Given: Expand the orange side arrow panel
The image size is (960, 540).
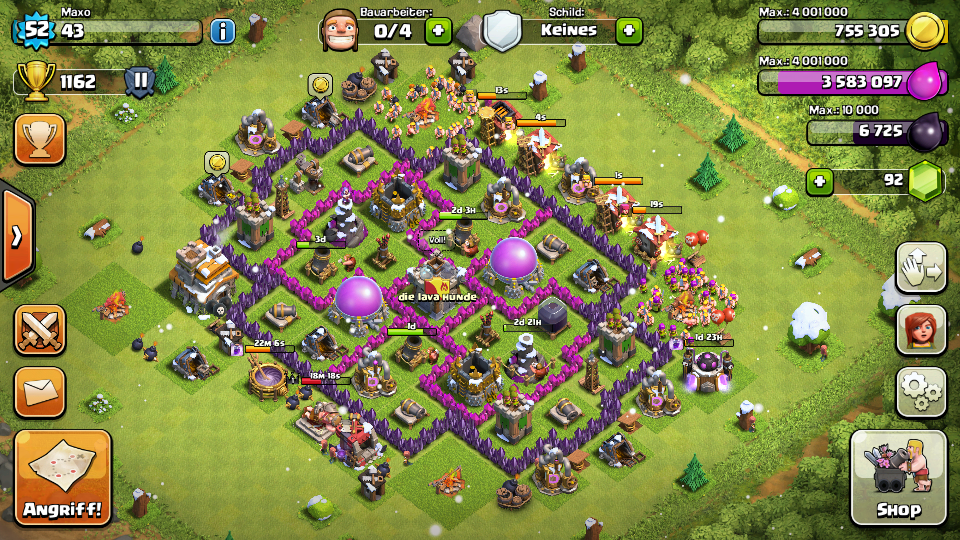Looking at the screenshot, I should pyautogui.click(x=16, y=236).
